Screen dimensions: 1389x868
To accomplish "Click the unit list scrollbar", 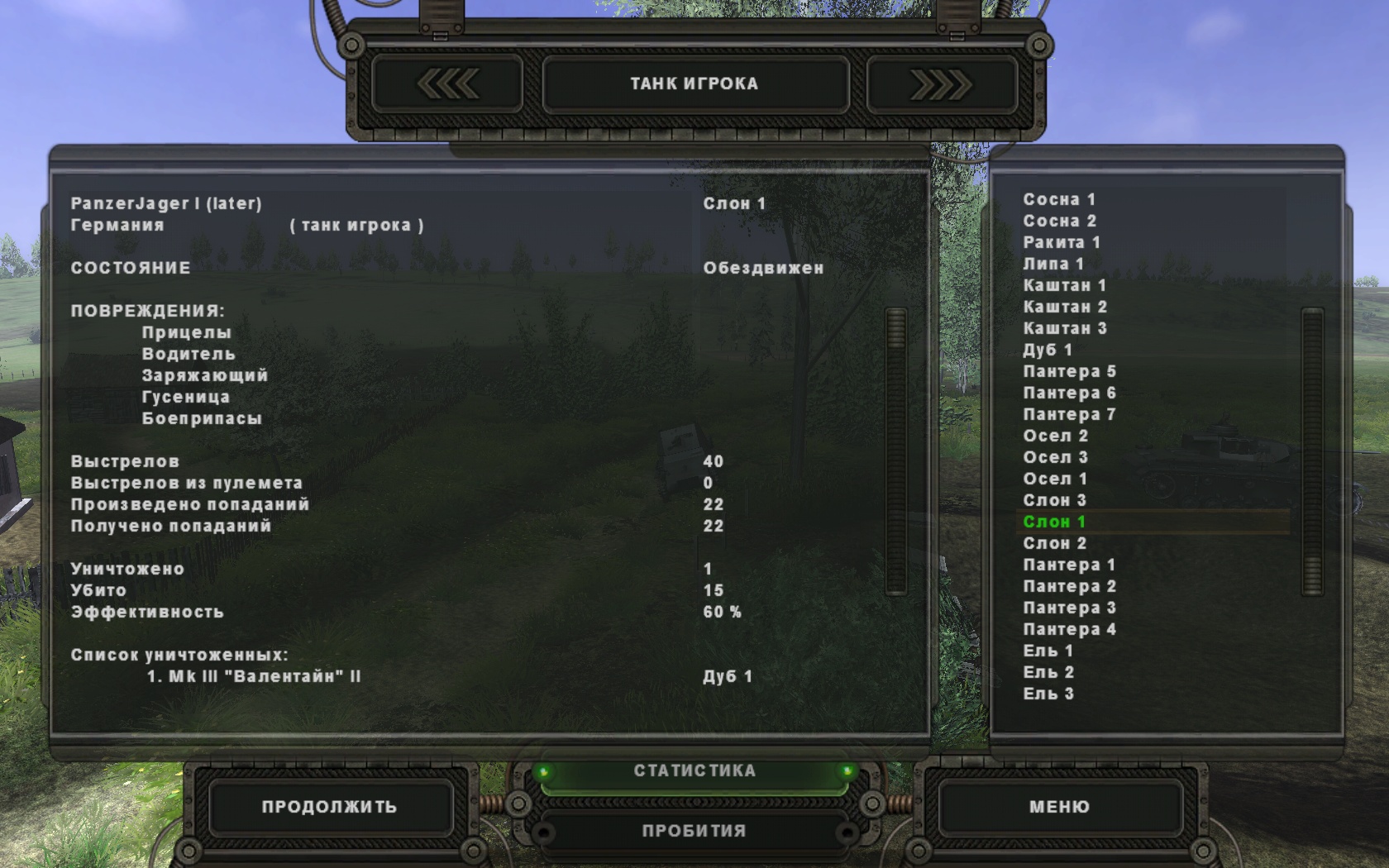I will coord(1312,451).
